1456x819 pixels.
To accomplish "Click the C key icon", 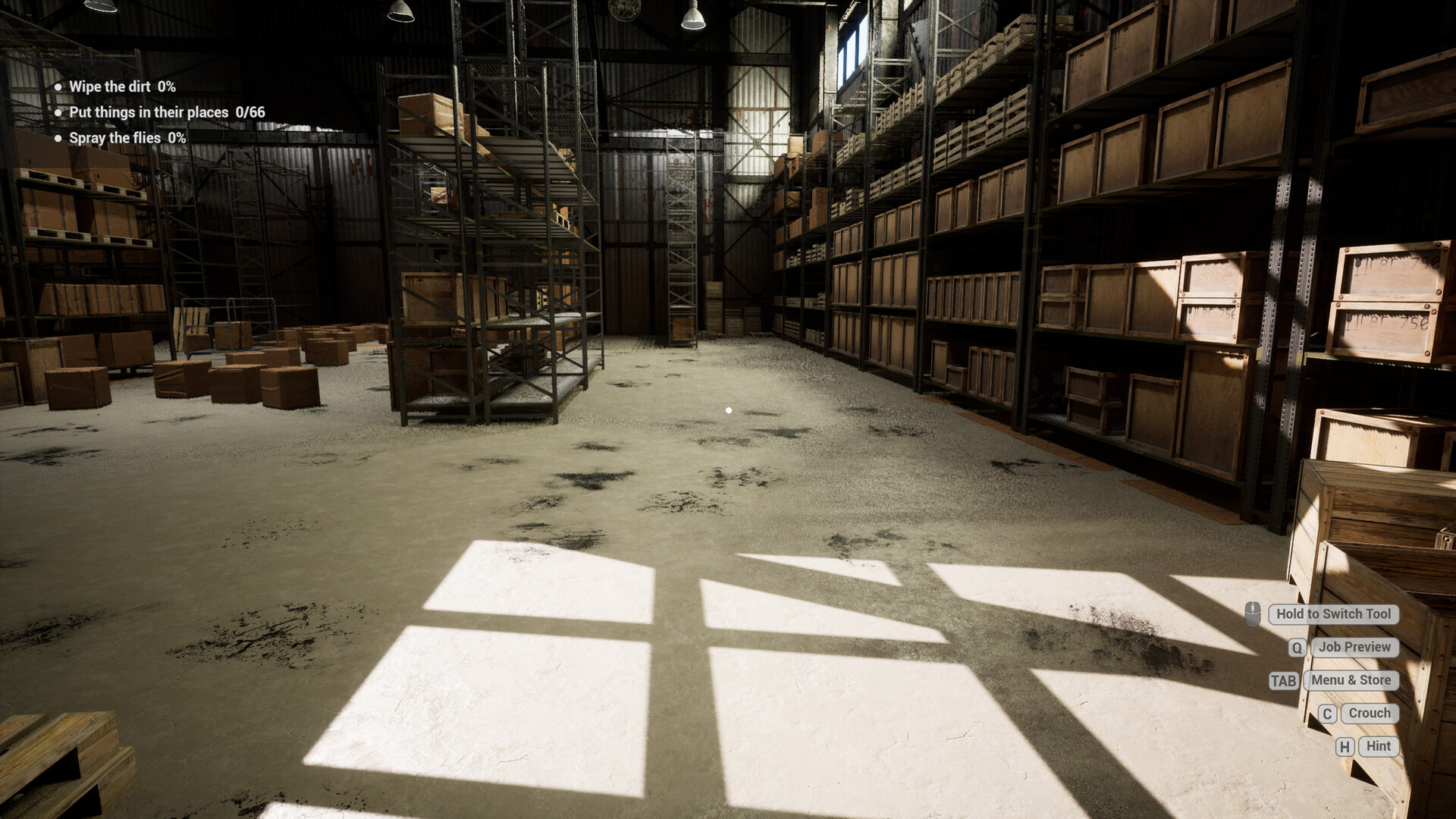I will [1327, 713].
